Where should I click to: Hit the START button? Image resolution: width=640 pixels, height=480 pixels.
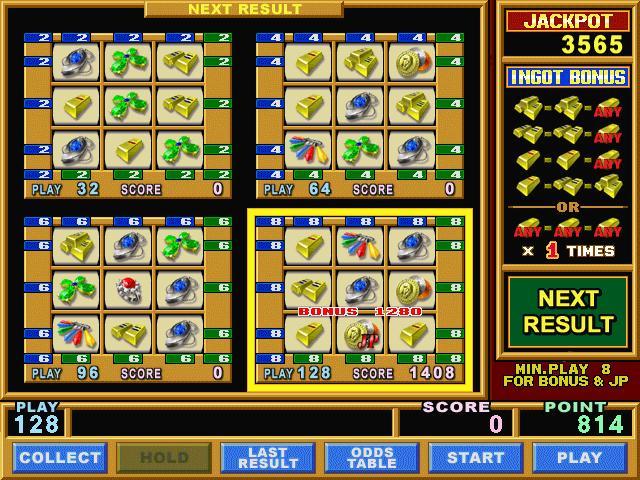click(476, 458)
